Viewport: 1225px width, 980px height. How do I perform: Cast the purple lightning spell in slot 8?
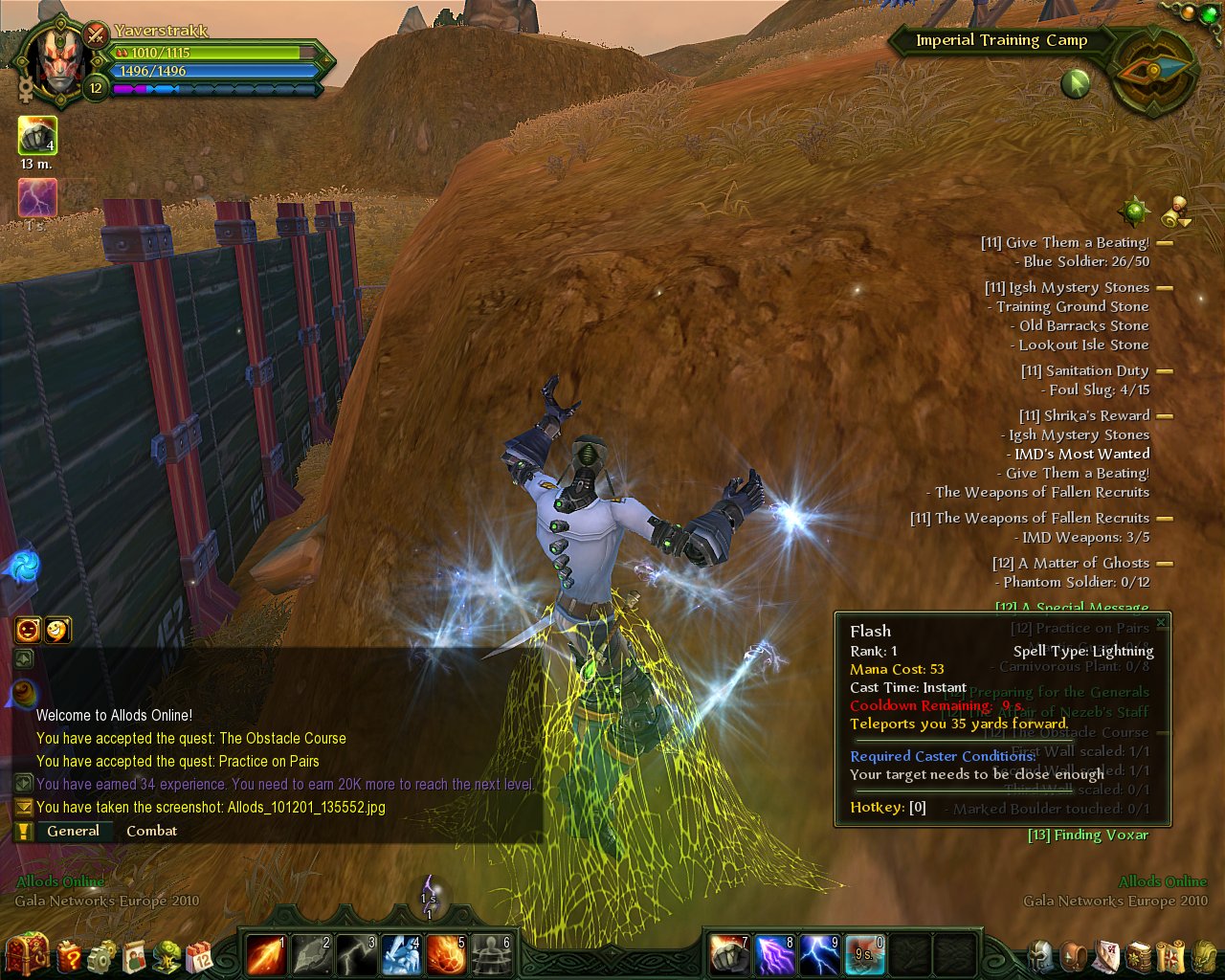[774, 954]
